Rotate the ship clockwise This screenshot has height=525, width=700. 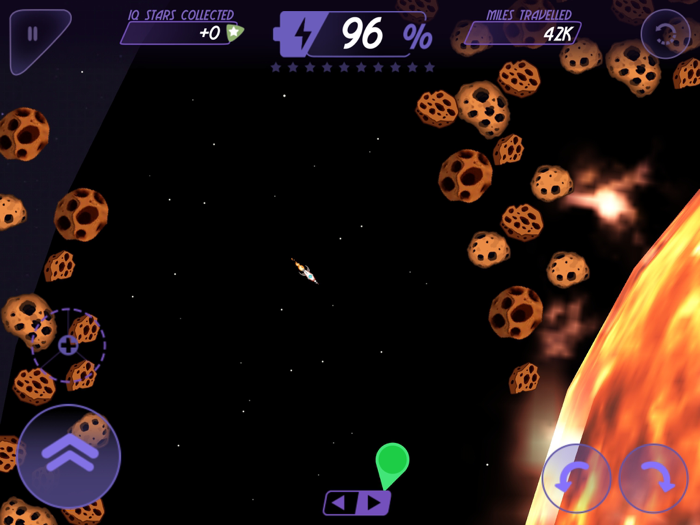pos(653,478)
